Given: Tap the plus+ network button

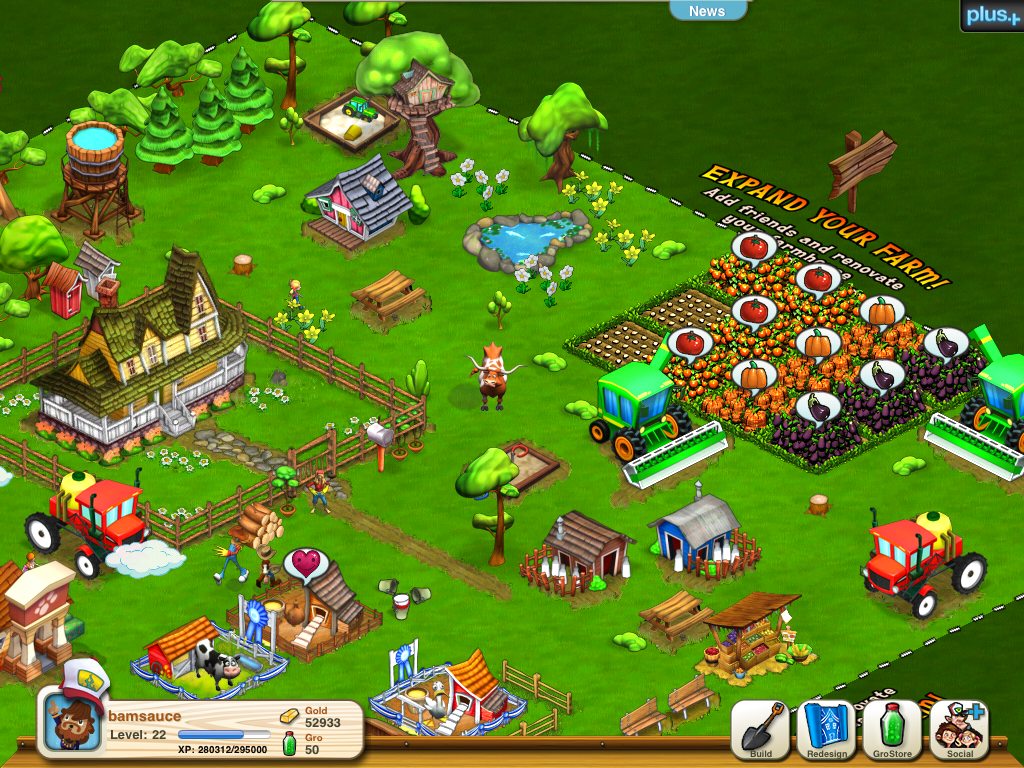Looking at the screenshot, I should pos(991,15).
